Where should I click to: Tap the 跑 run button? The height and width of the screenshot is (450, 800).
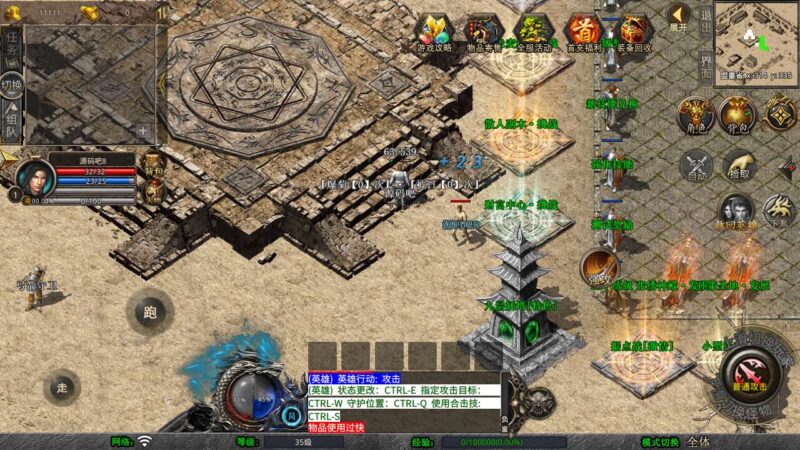point(149,312)
